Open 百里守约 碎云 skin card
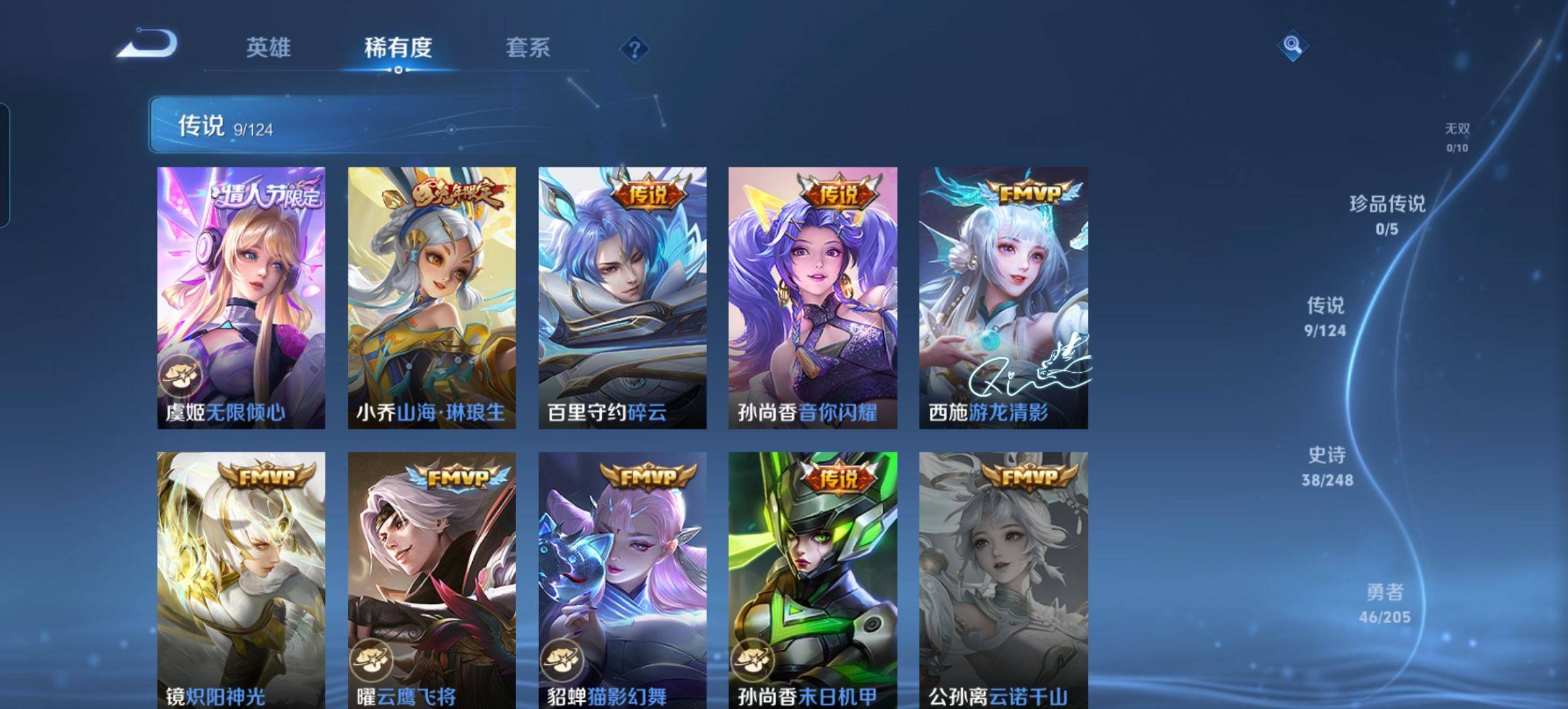The image size is (1568, 709). coord(622,298)
